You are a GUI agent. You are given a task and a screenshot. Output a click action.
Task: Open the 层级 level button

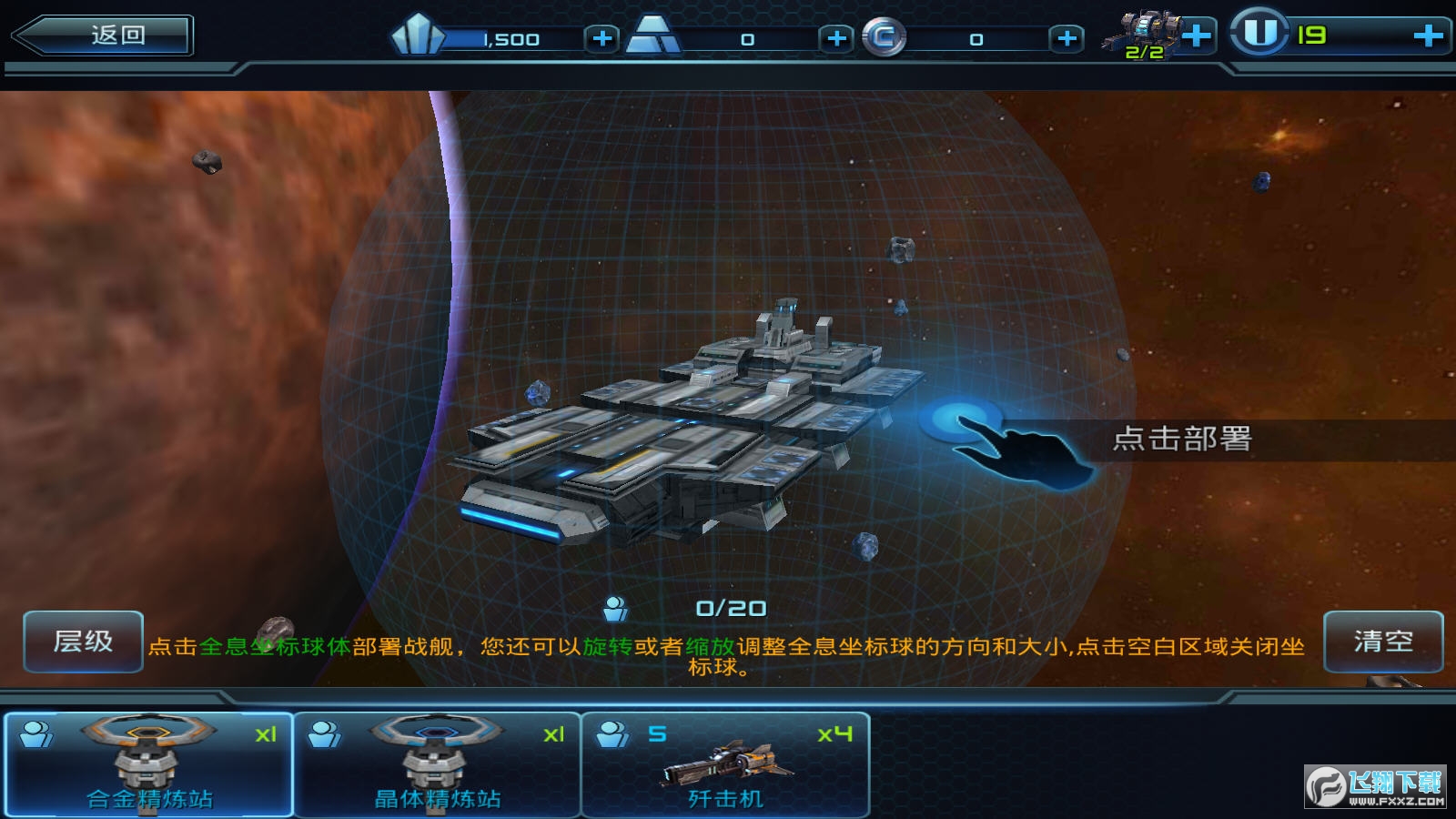coord(83,642)
